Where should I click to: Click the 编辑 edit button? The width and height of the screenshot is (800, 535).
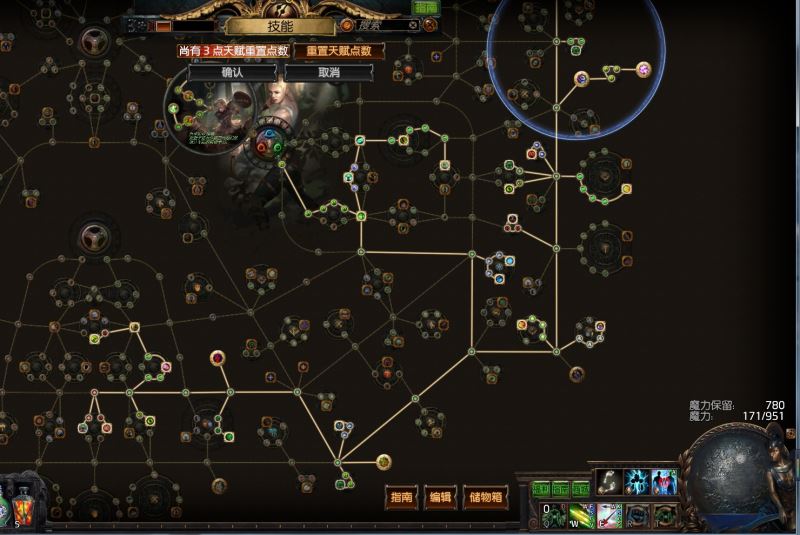click(440, 497)
